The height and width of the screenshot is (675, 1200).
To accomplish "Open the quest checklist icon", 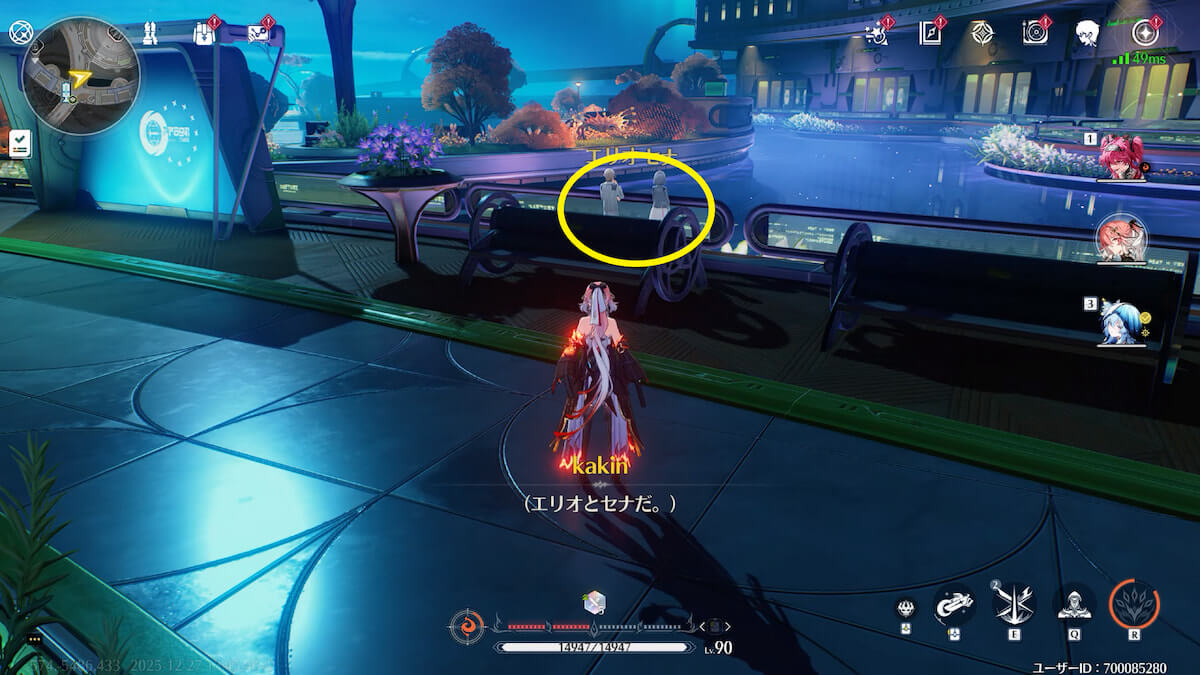I will pyautogui.click(x=19, y=143).
